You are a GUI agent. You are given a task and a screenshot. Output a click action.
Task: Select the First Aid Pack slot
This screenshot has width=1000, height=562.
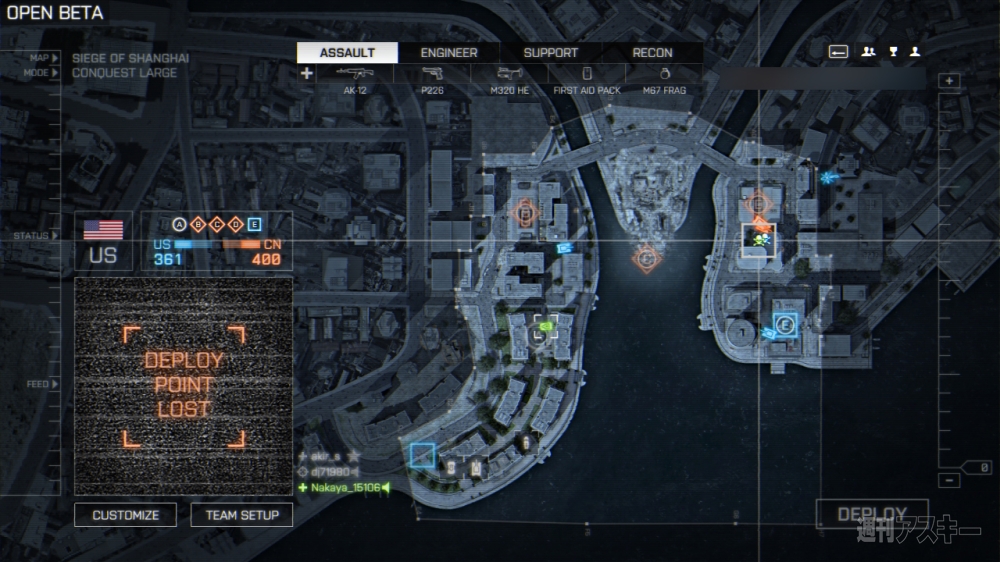587,79
